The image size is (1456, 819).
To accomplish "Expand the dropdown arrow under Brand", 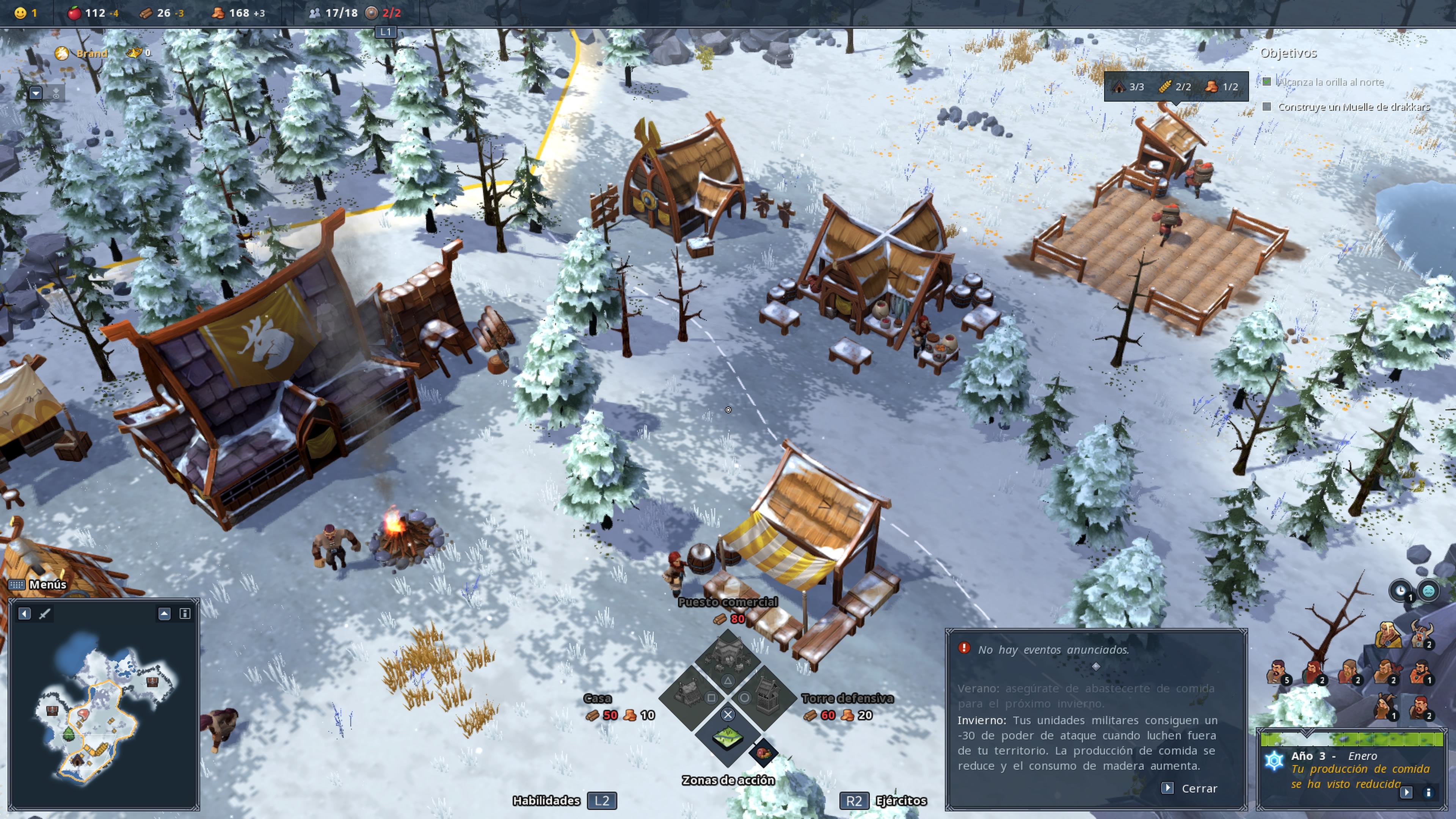I will 36,93.
